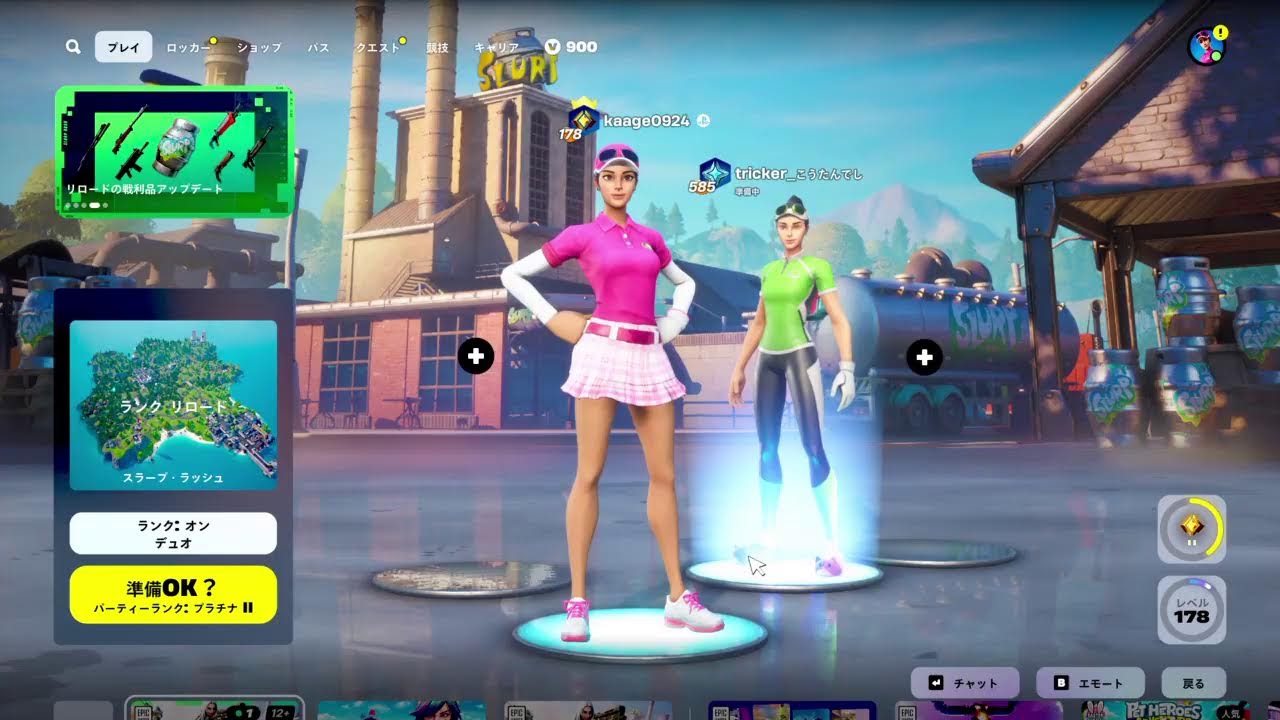The width and height of the screenshot is (1280, 720).
Task: Open the キャリア tab
Action: click(496, 47)
